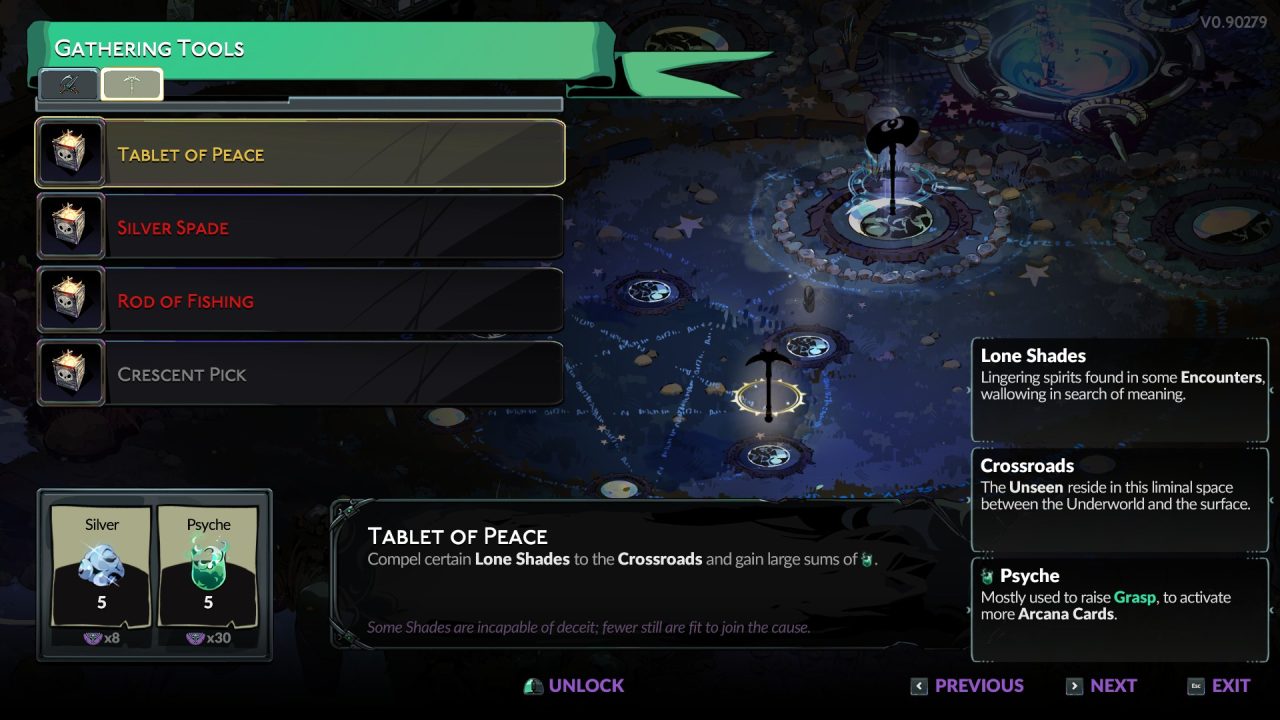Select the Rod of Fishing entry
Viewport: 1280px width, 720px height.
[300, 300]
